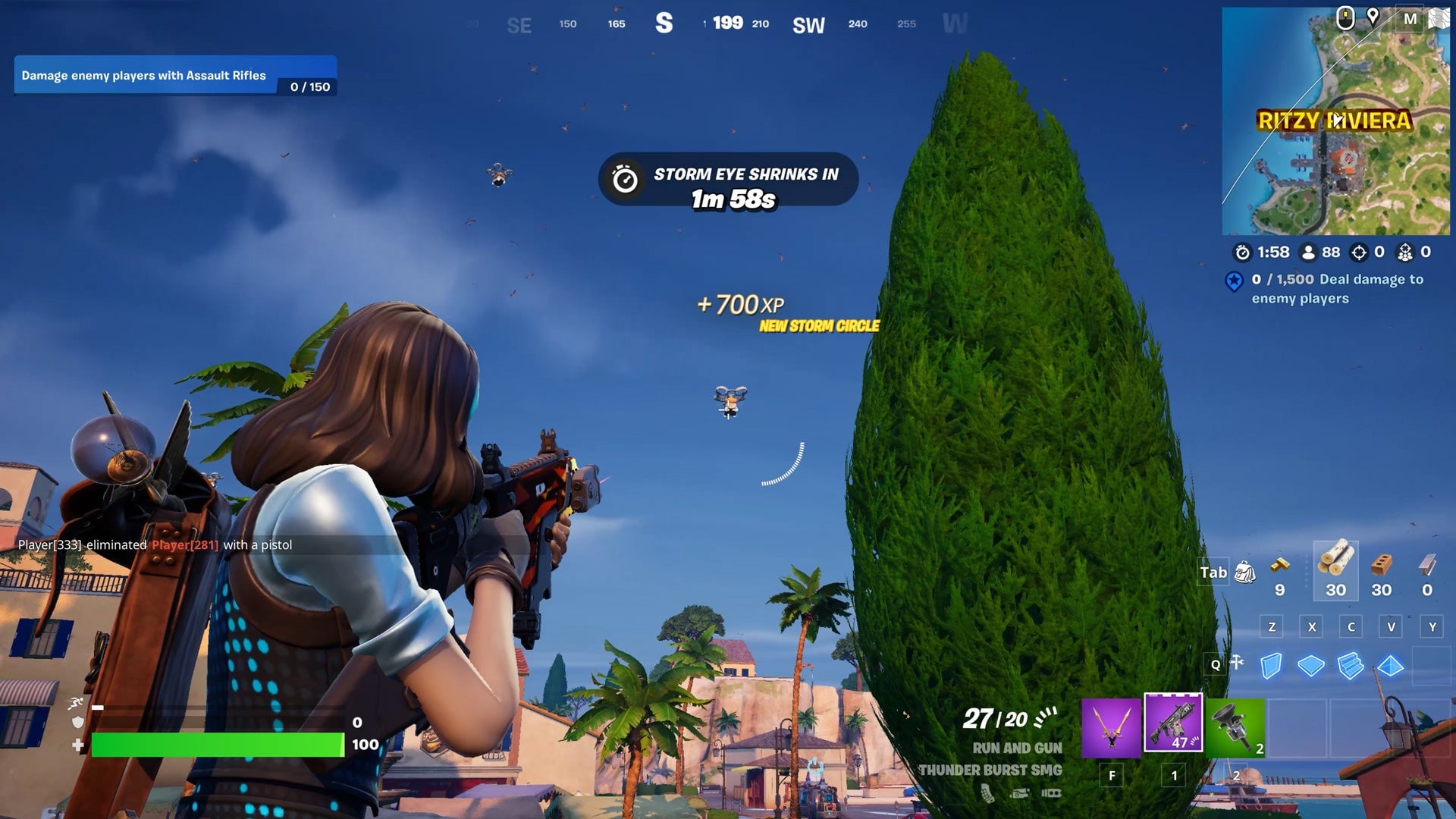Click the Damage enemy players quest banner
This screenshot has height=819, width=1456.
click(171, 76)
